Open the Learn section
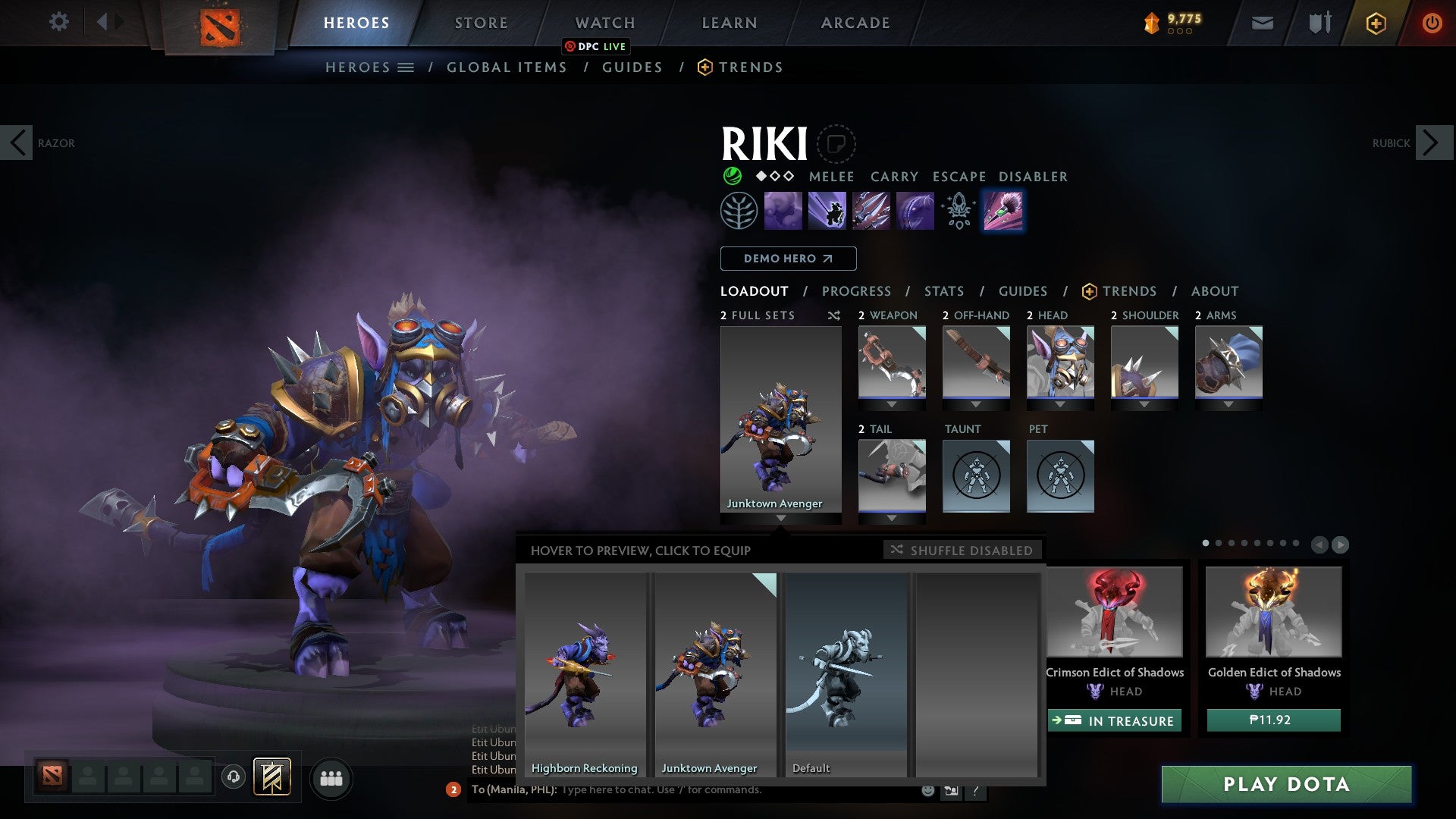 coord(729,23)
